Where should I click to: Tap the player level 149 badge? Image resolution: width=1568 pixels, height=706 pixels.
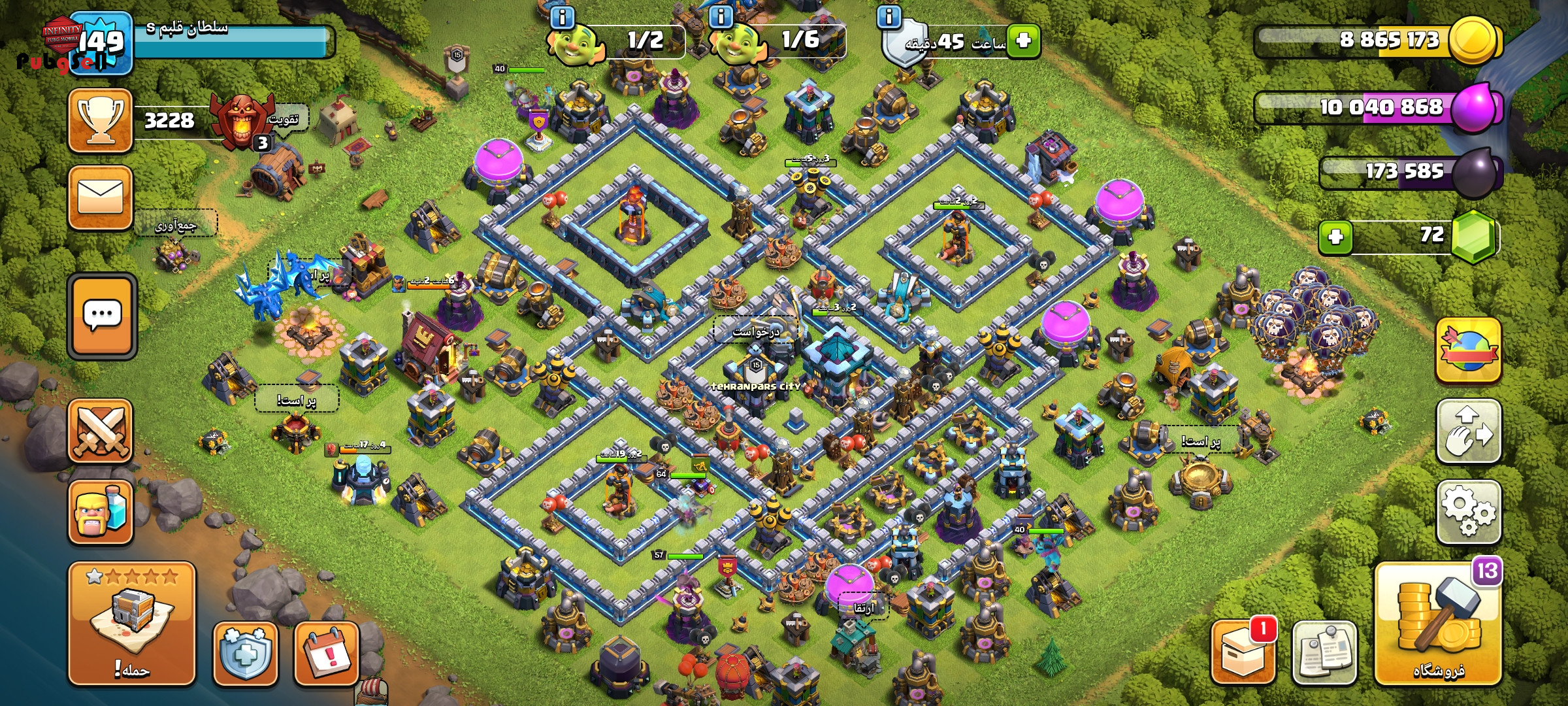tap(102, 42)
